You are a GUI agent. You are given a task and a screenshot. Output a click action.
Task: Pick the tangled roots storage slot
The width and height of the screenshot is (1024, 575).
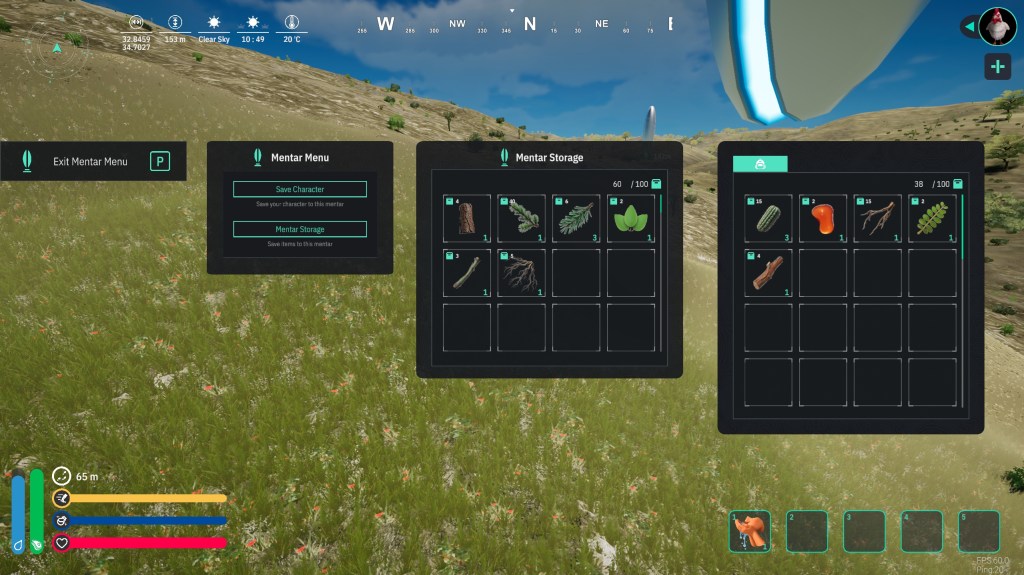click(x=522, y=273)
